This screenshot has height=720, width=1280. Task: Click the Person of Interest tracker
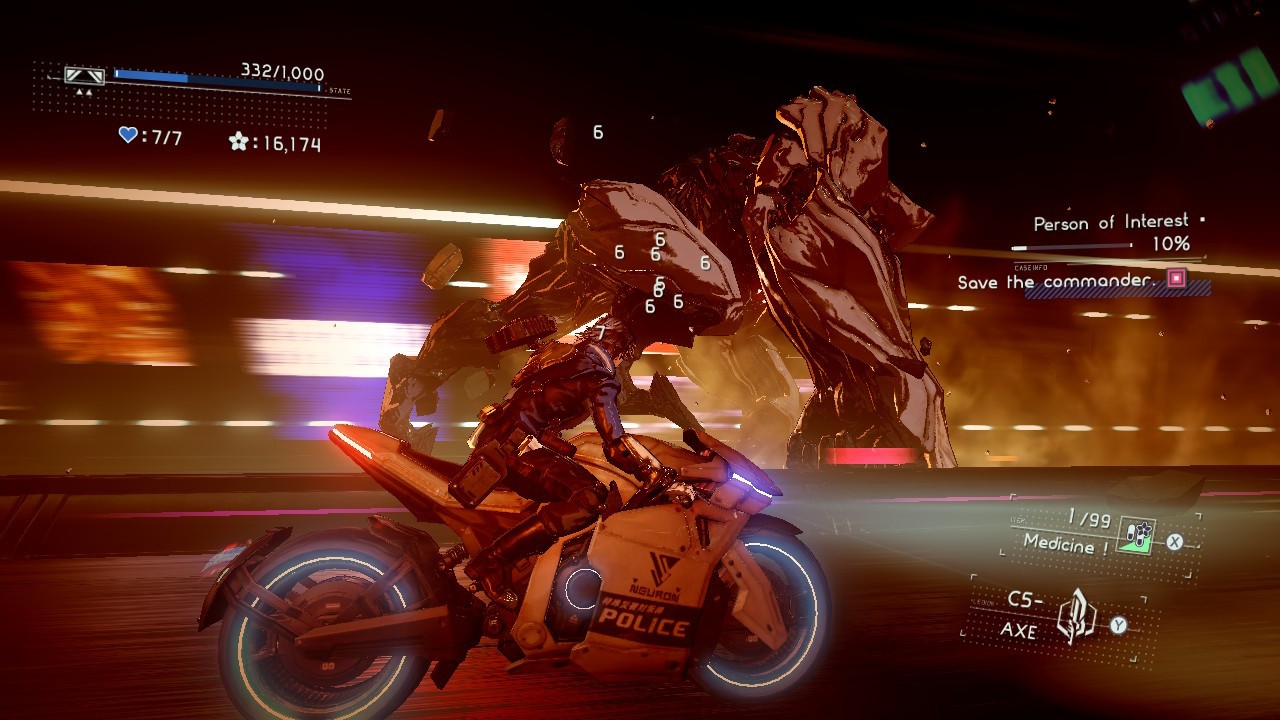(x=1110, y=223)
